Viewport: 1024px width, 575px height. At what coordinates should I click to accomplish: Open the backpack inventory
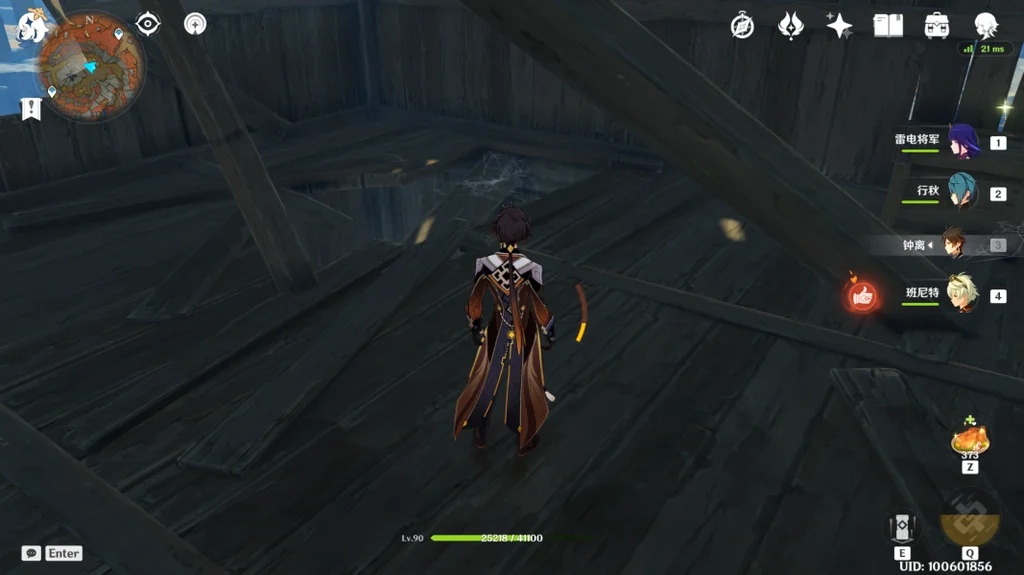937,26
